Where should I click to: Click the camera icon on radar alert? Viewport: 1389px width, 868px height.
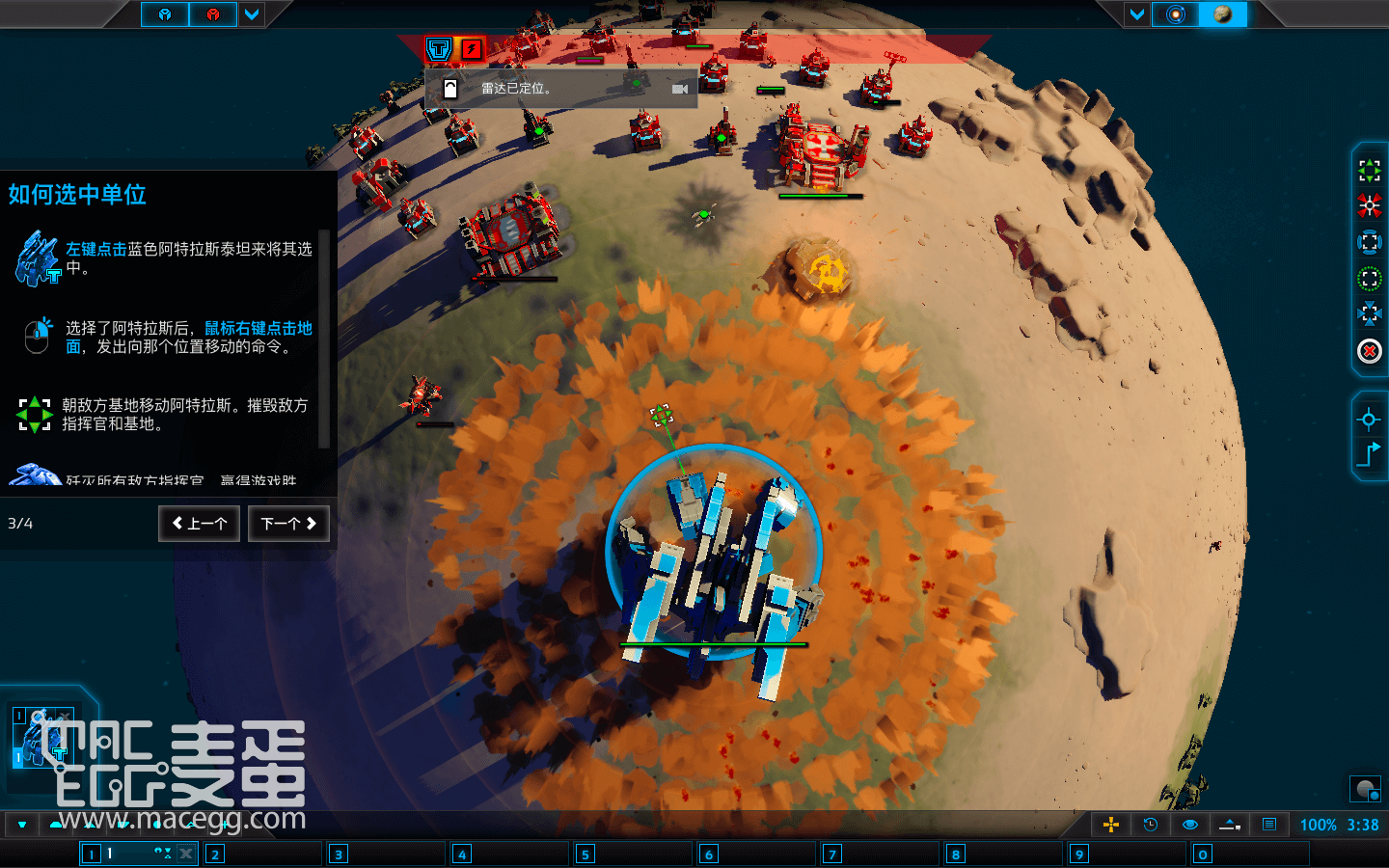[680, 89]
